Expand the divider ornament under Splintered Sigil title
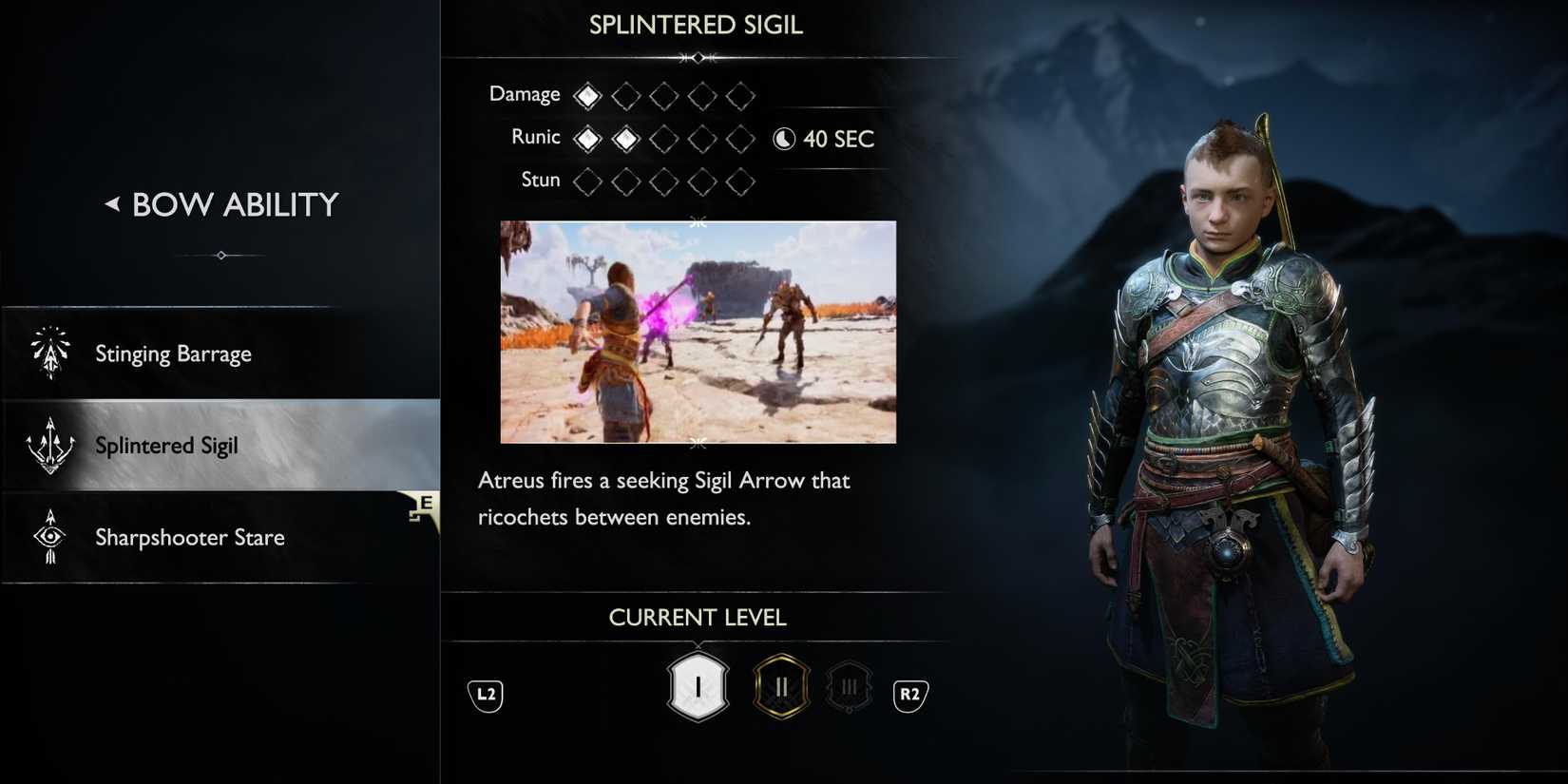This screenshot has height=784, width=1568. pos(697,57)
